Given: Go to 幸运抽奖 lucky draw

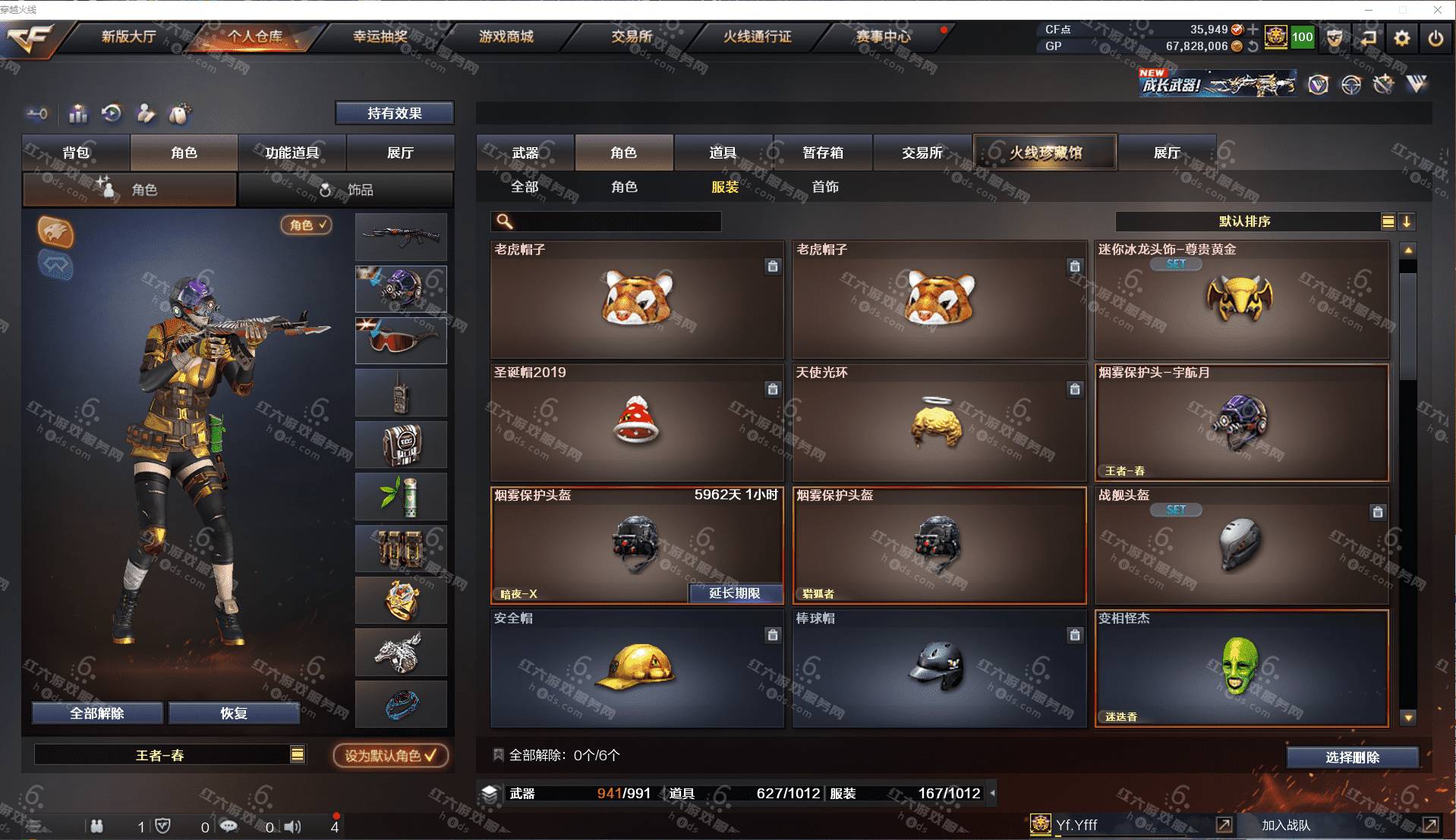Looking at the screenshot, I should pos(380,36).
